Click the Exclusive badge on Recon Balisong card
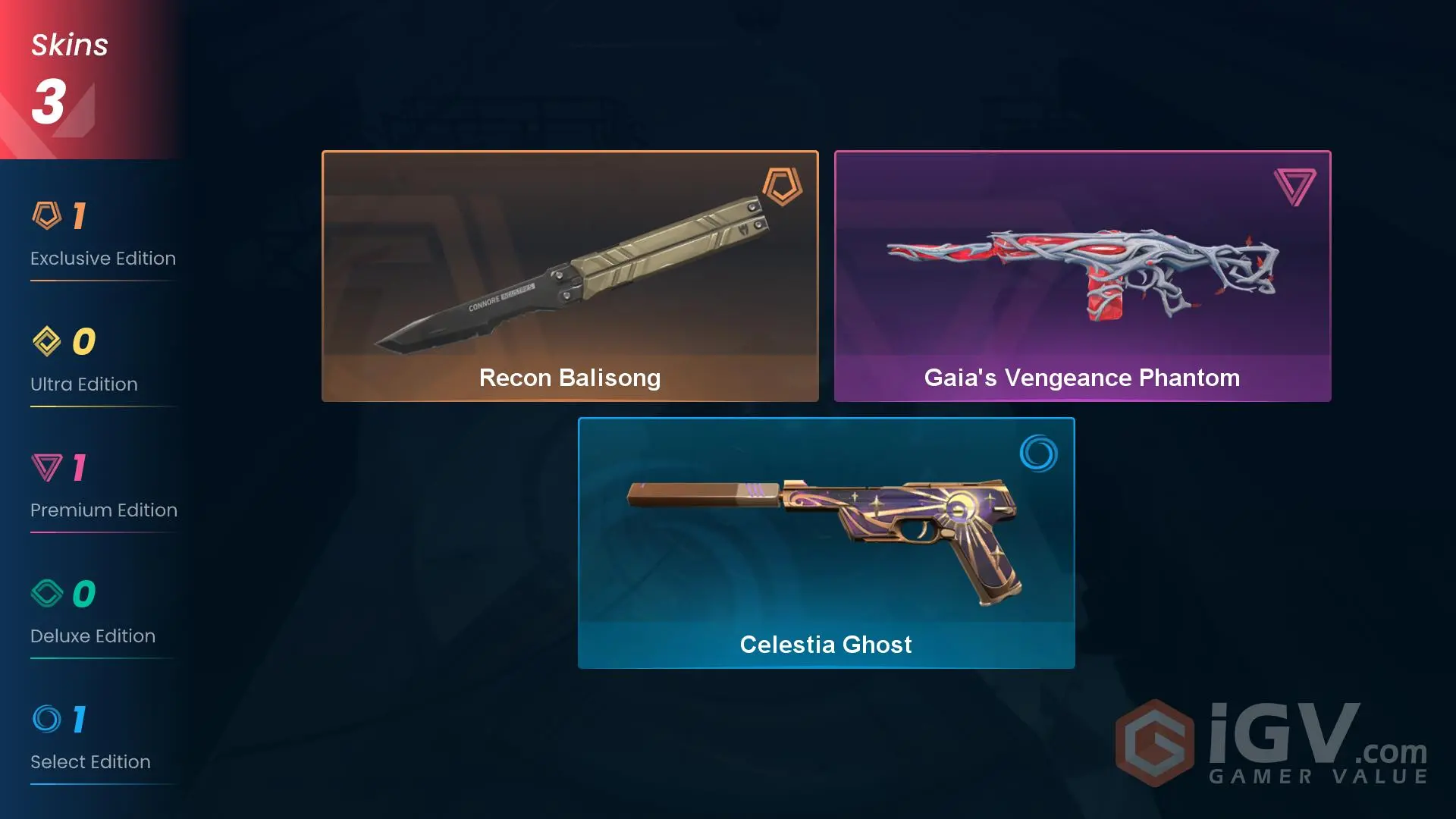The width and height of the screenshot is (1456, 819). [781, 187]
